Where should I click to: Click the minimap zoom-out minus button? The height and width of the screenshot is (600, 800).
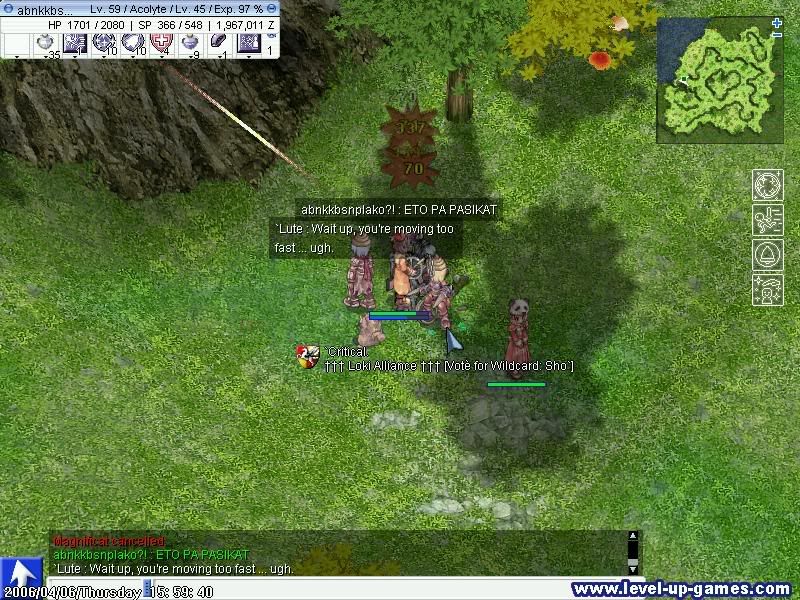pos(777,36)
